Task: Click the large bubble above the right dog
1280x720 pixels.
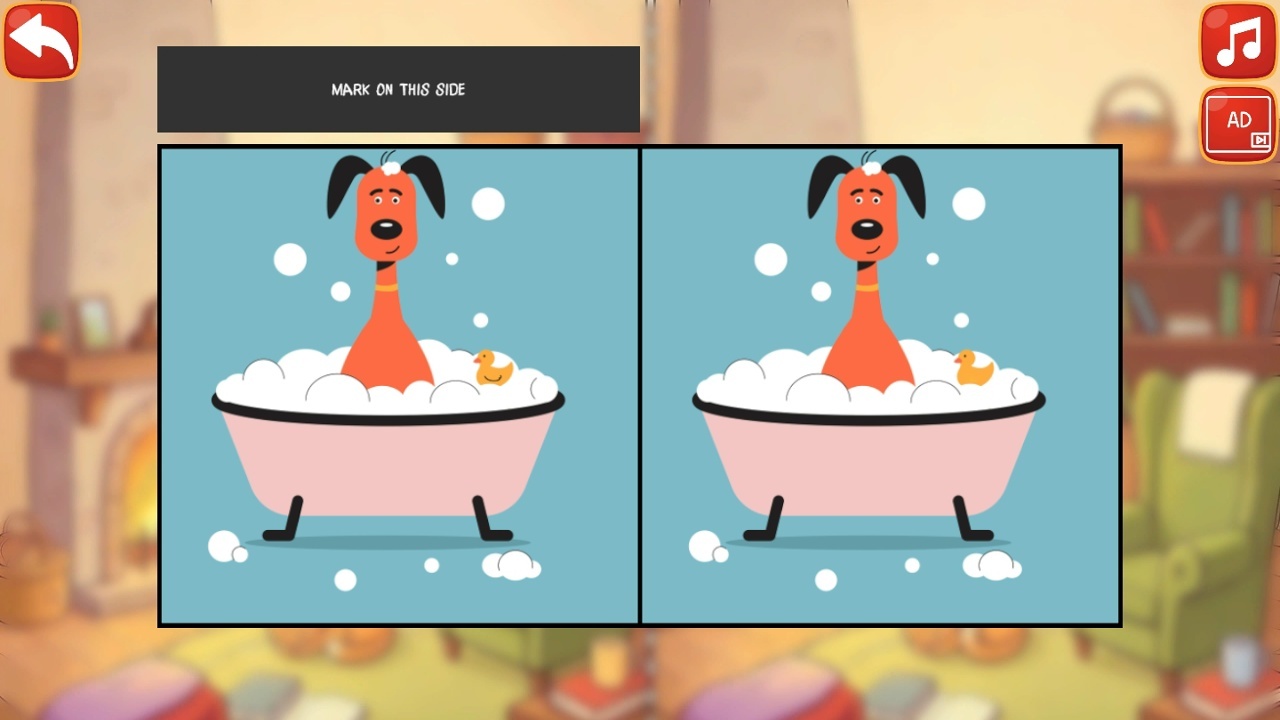Action: (x=969, y=202)
